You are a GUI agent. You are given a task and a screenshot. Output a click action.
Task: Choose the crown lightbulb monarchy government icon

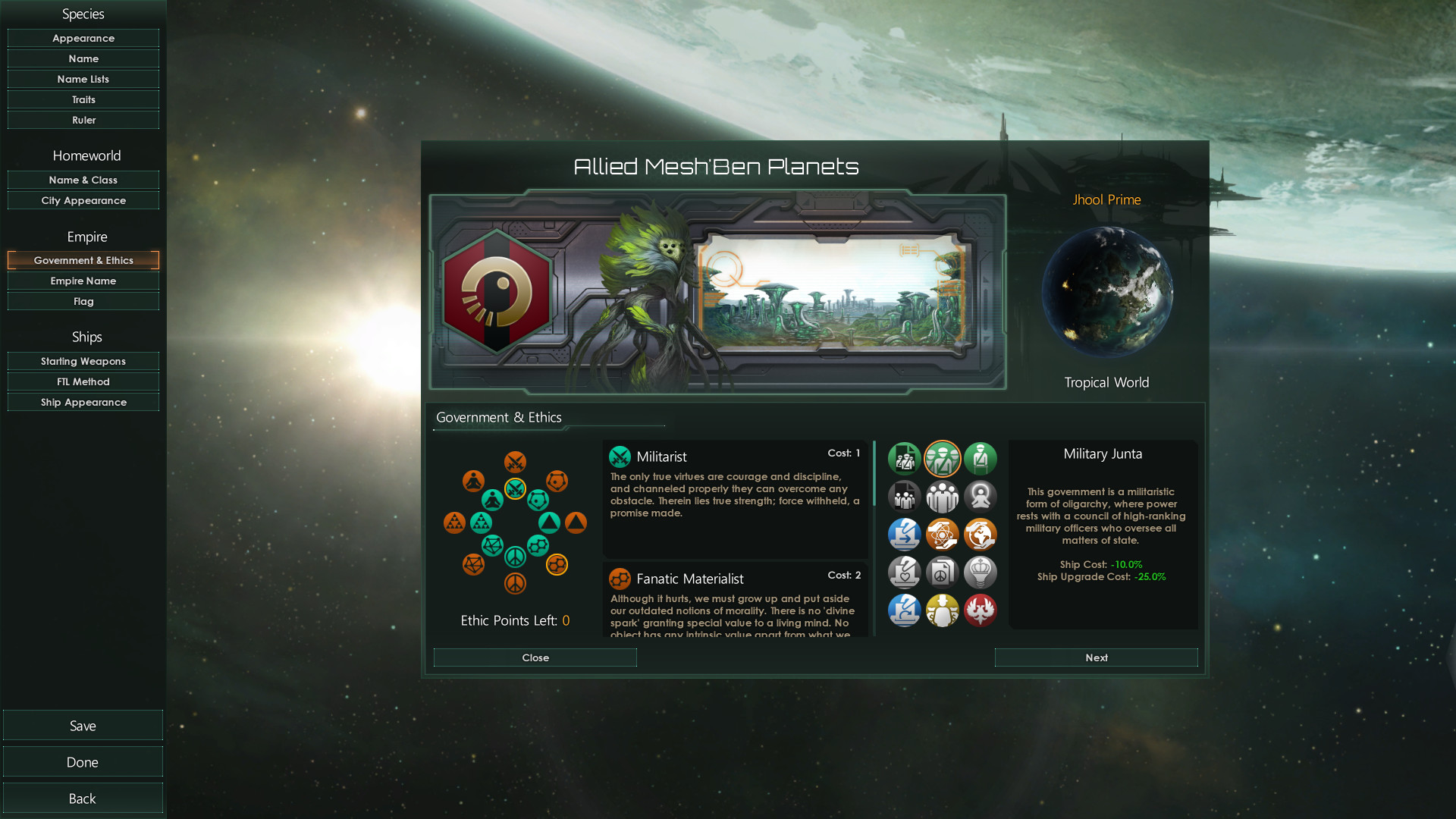[x=979, y=573]
